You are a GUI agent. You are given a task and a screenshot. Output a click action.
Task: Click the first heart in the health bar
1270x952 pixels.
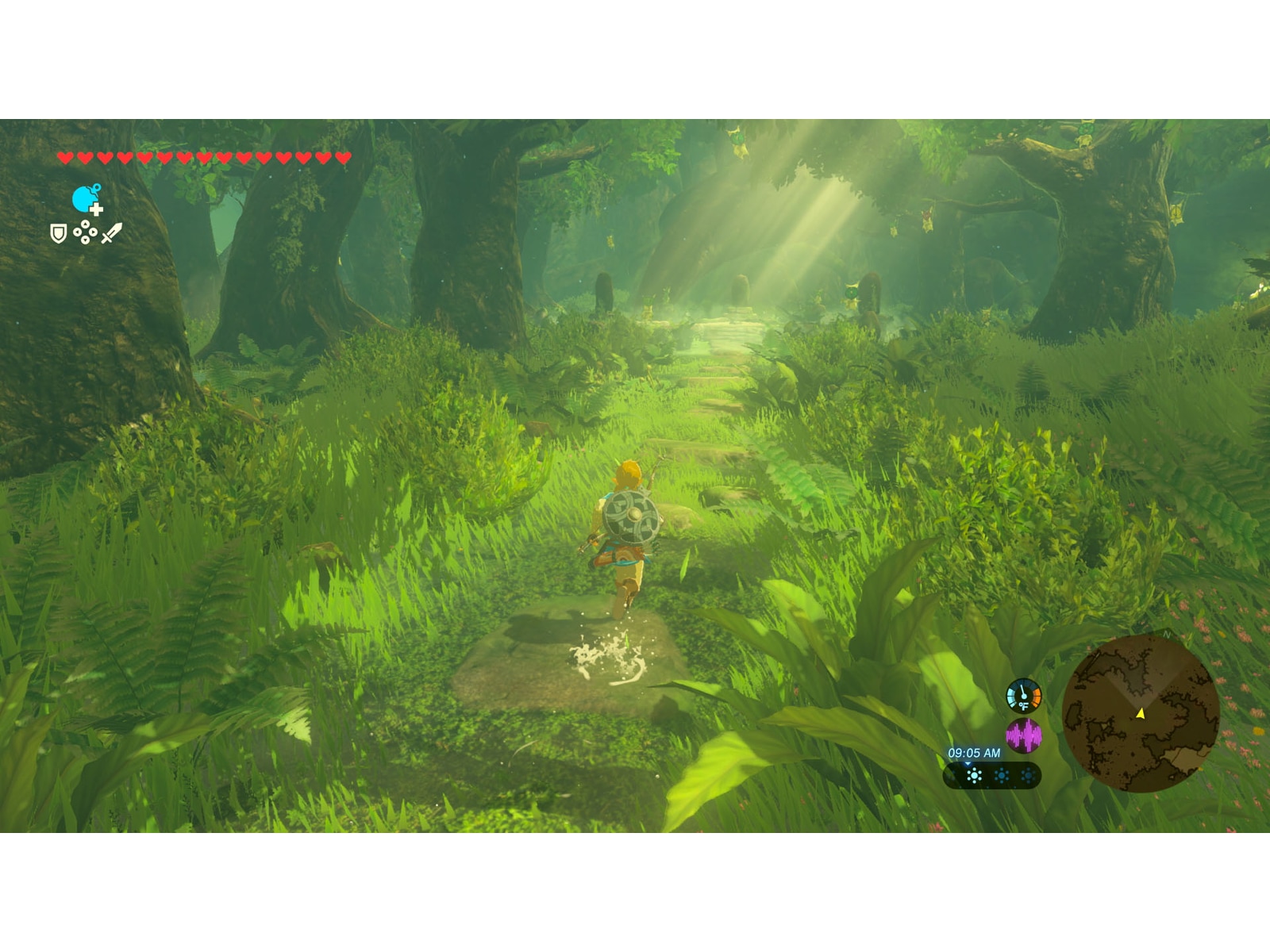(x=64, y=156)
